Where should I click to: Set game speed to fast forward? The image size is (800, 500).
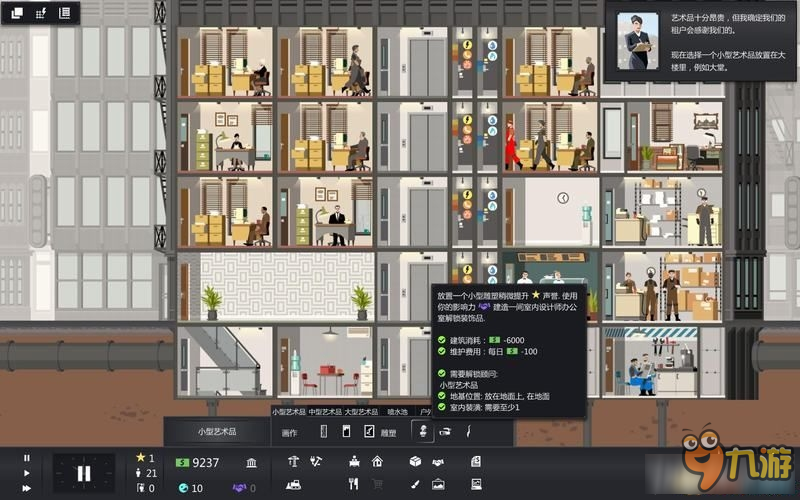coord(27,488)
